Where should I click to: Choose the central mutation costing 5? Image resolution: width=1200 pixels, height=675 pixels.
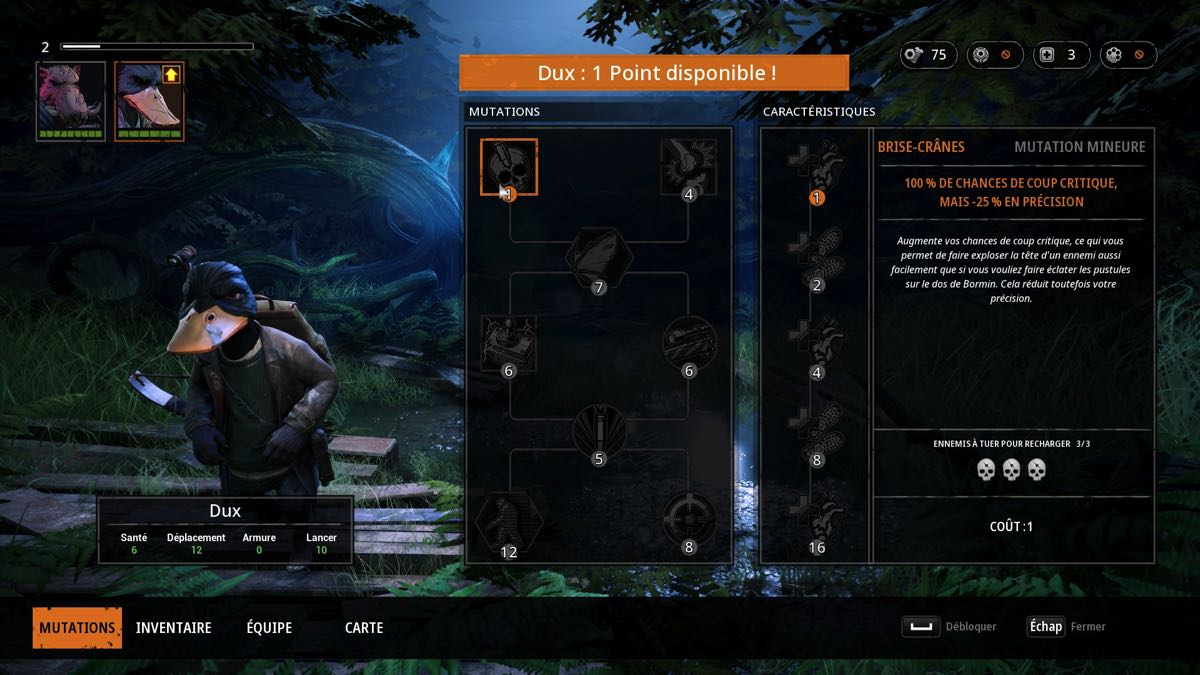coord(599,432)
